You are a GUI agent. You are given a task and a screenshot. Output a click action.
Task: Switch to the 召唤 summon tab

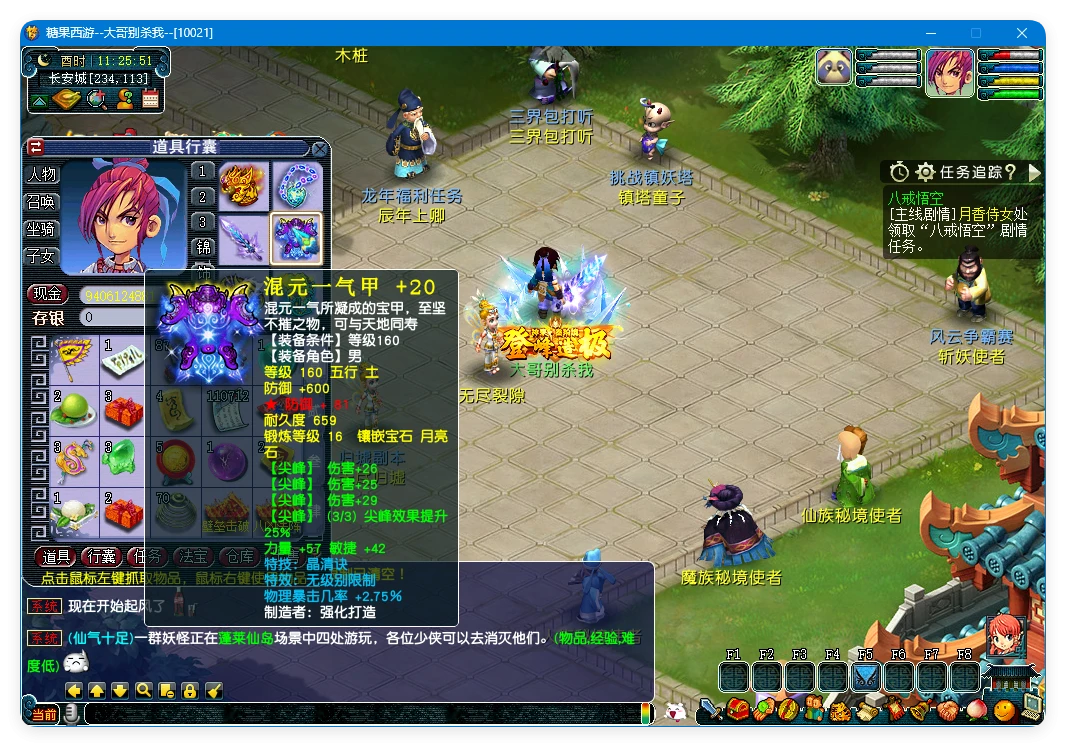(x=41, y=201)
